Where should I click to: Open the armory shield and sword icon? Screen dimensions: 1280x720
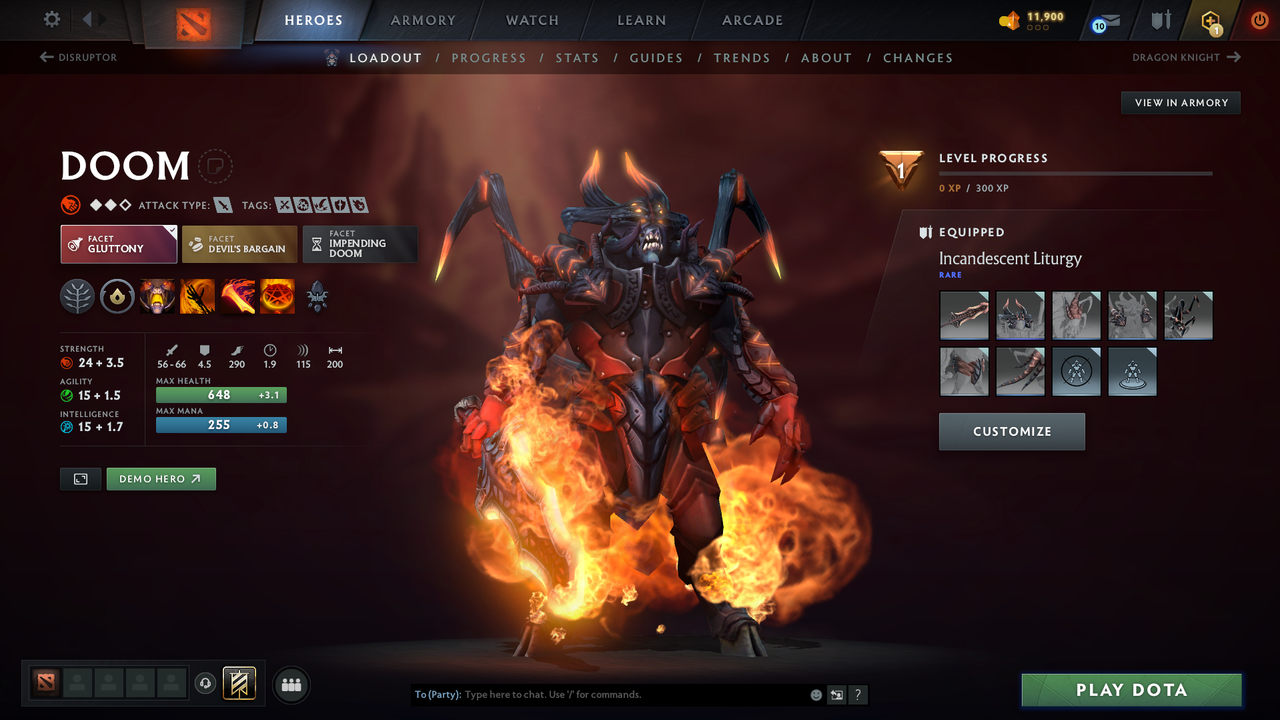[x=1160, y=20]
